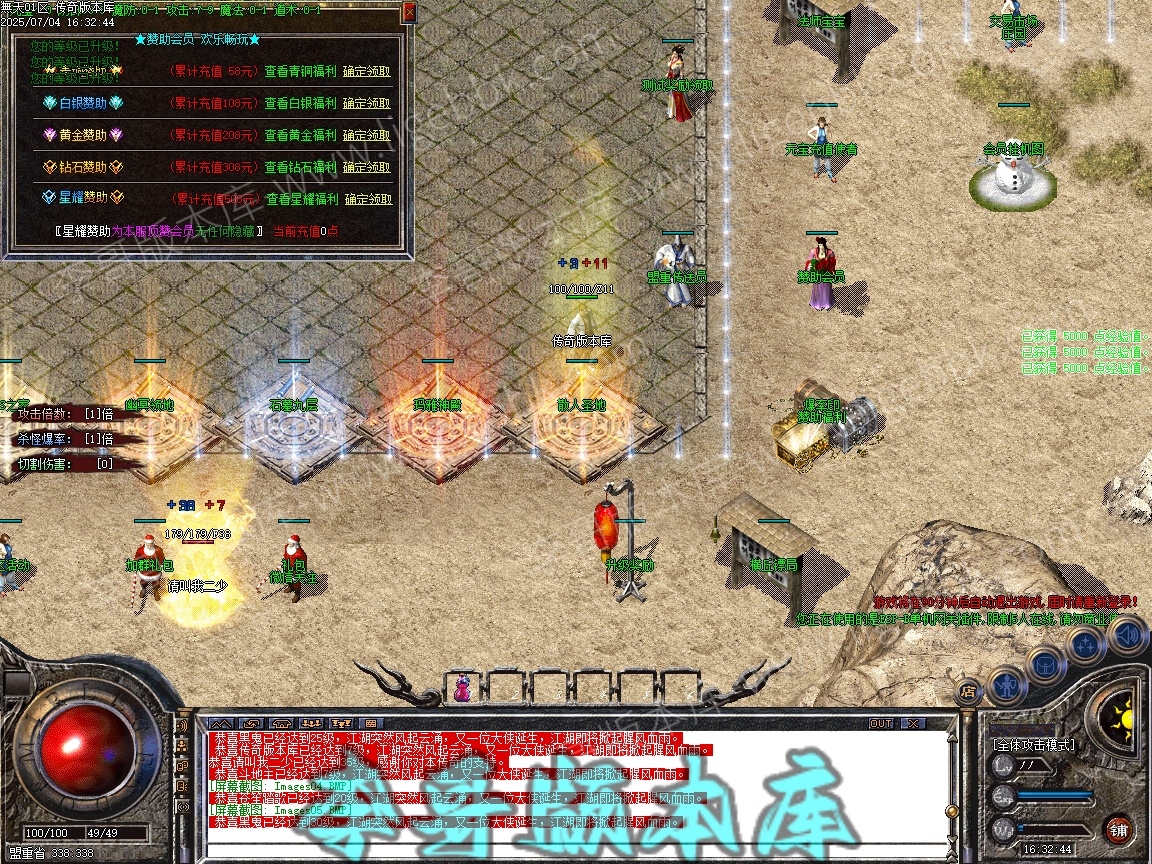Claim the silver tier reward

coord(367,103)
